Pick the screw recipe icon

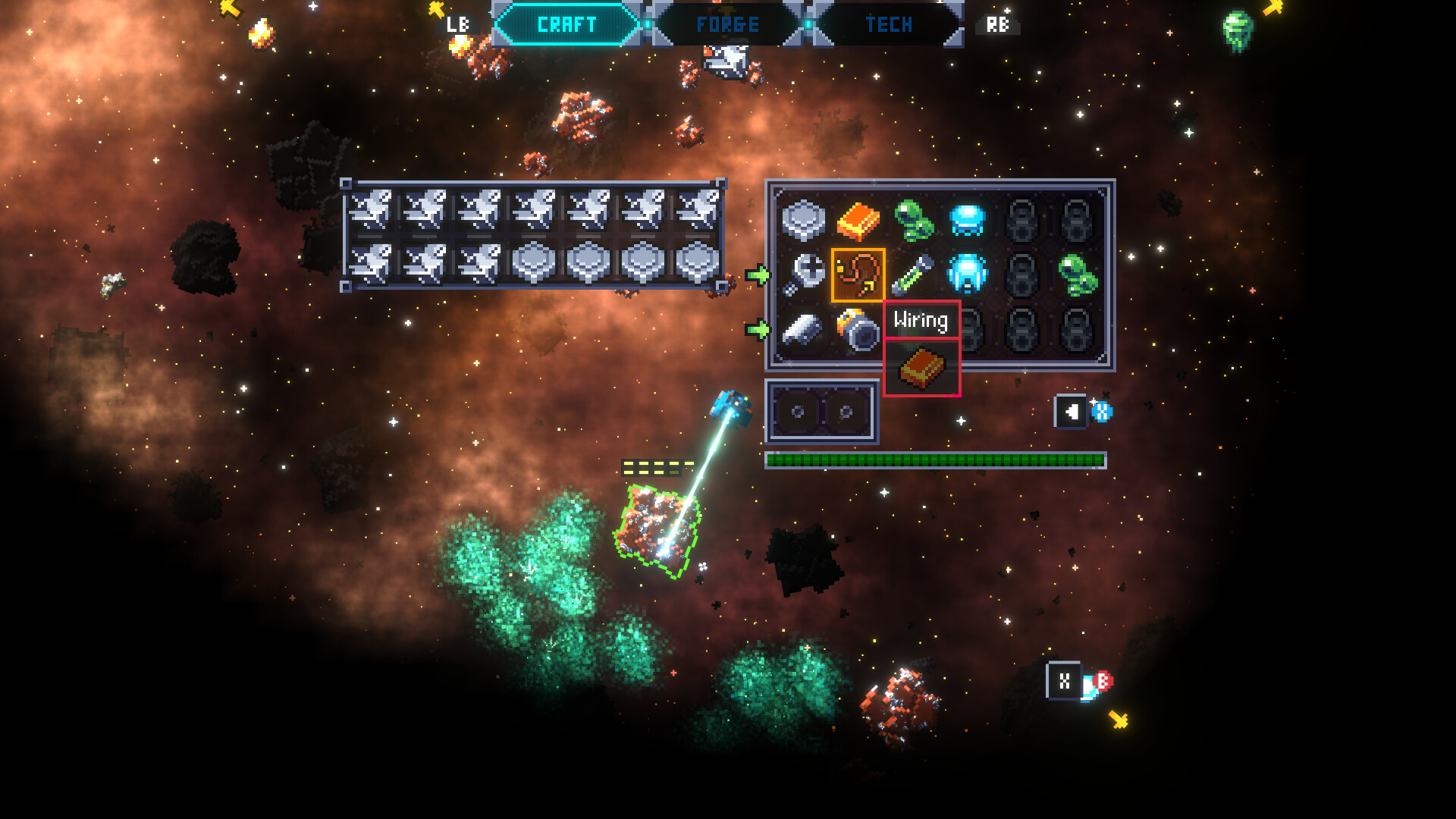803,275
